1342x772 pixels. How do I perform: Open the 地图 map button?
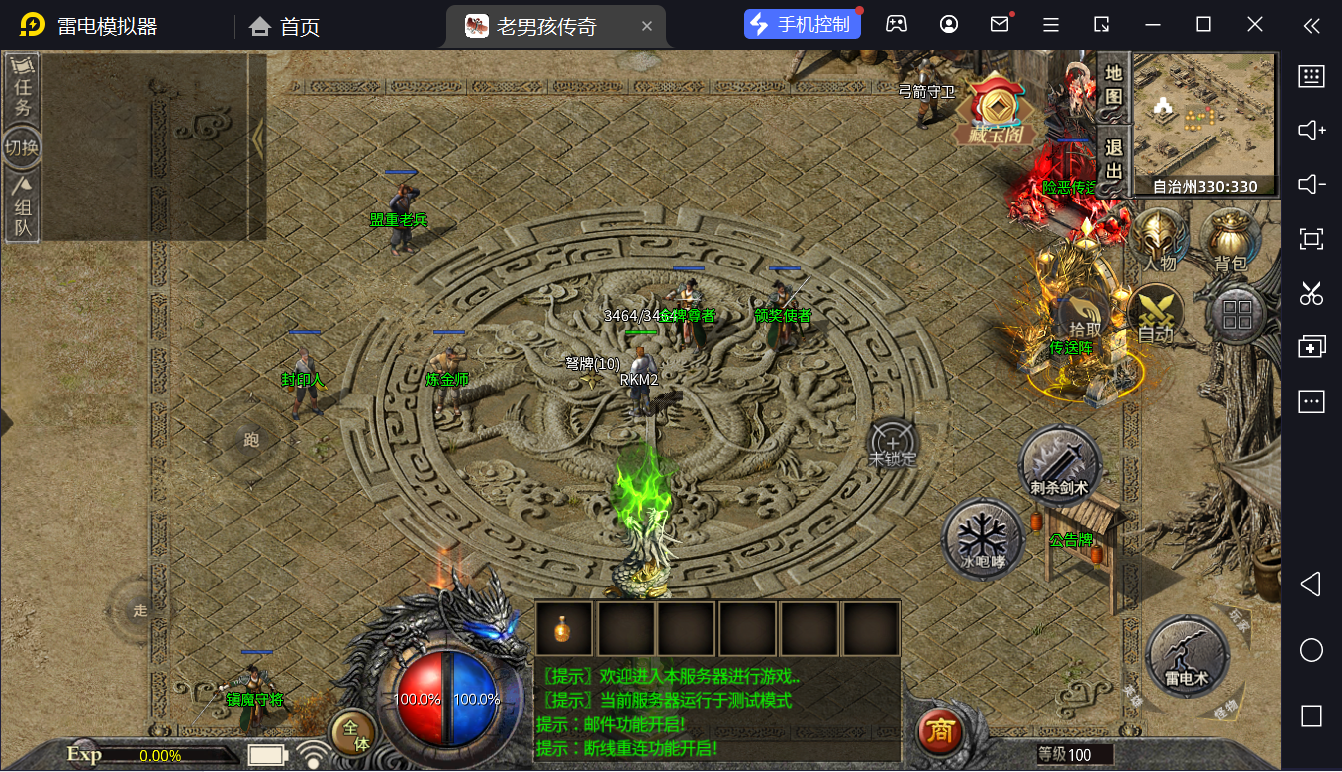click(x=1113, y=86)
